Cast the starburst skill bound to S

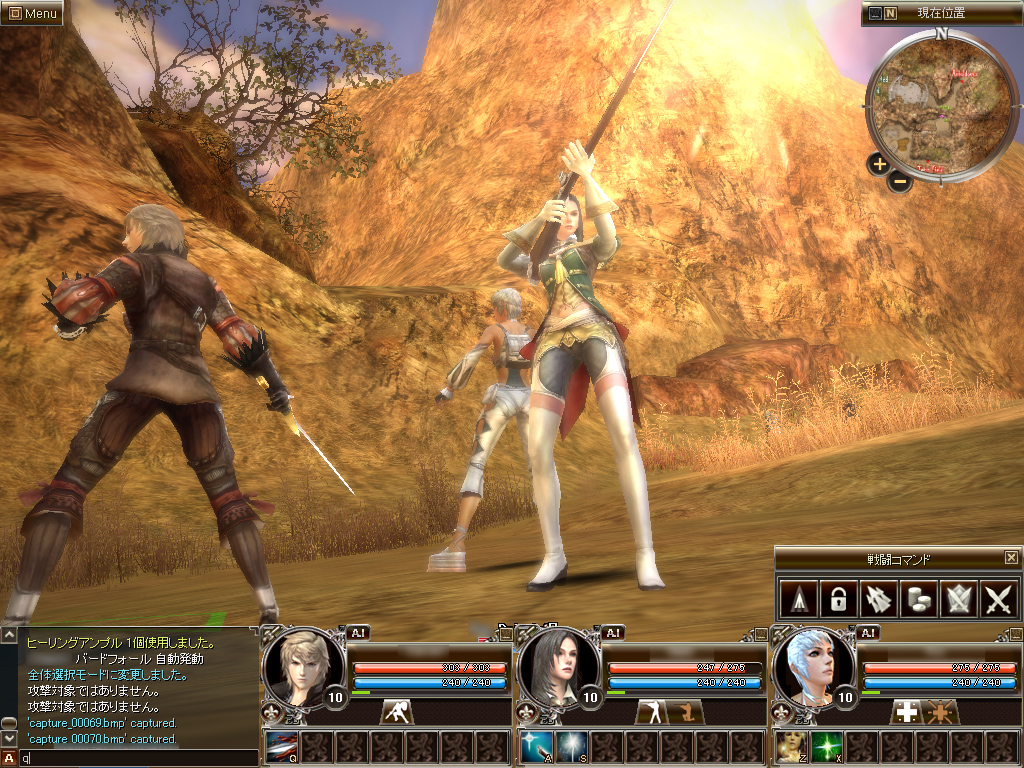coord(571,747)
